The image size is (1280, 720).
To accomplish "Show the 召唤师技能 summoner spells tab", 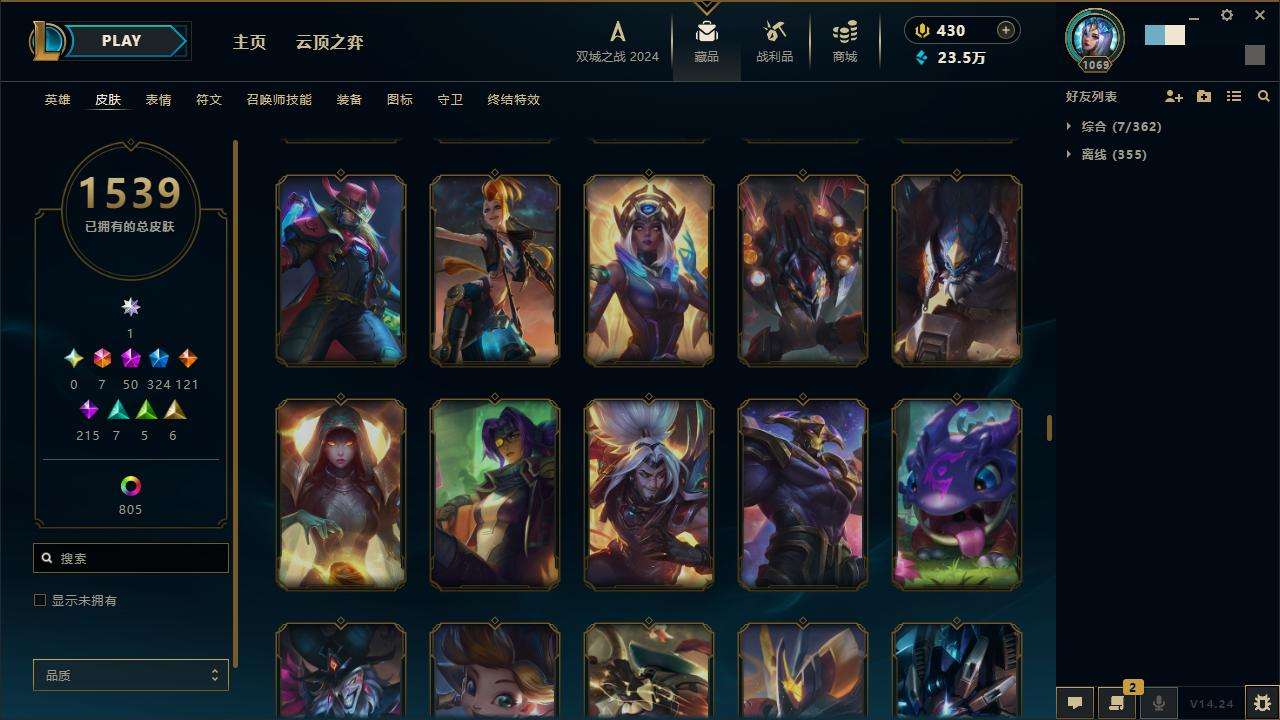I will coord(279,100).
